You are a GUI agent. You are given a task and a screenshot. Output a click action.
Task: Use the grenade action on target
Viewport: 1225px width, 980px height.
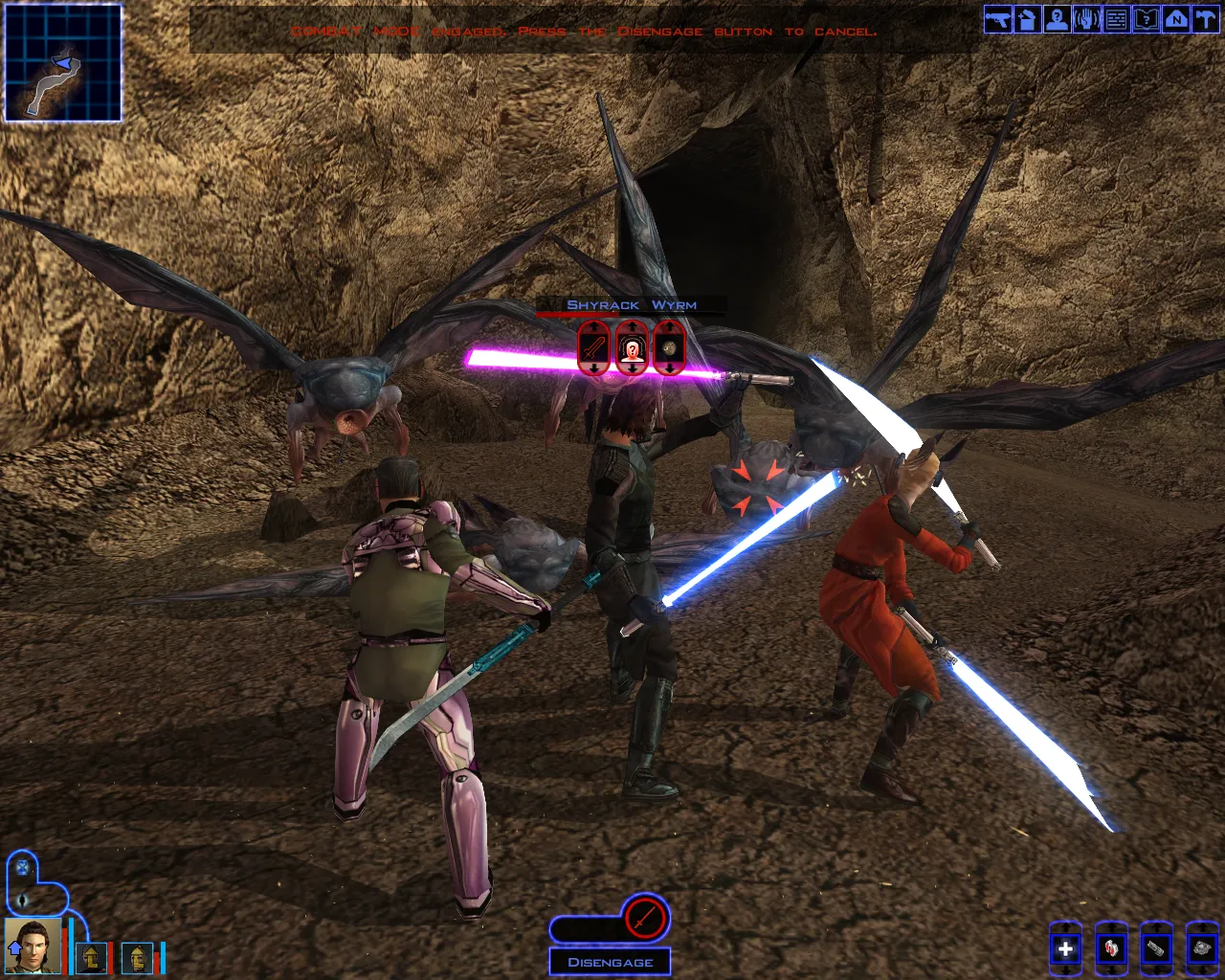669,347
